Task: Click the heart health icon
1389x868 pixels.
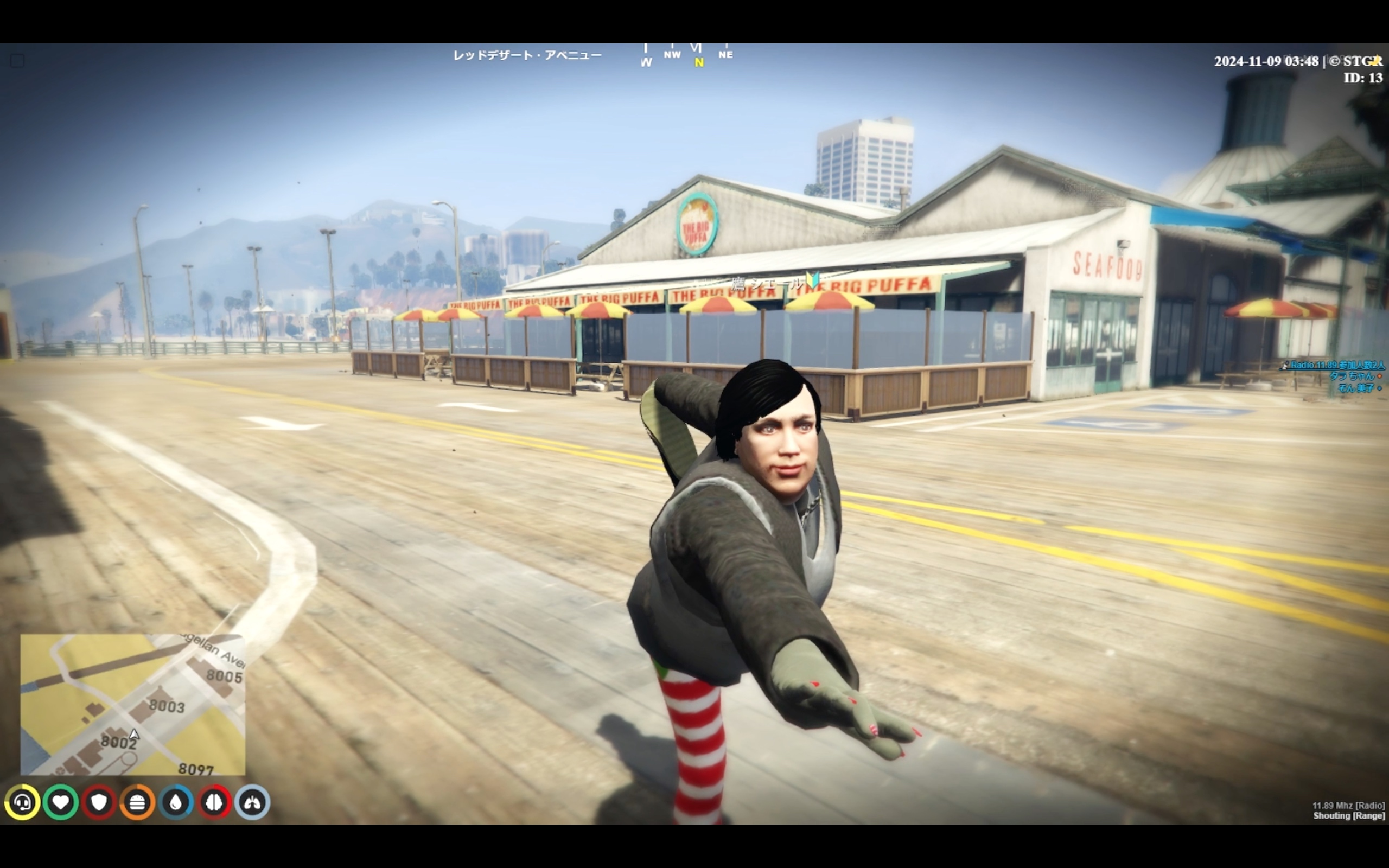Action: click(61, 802)
